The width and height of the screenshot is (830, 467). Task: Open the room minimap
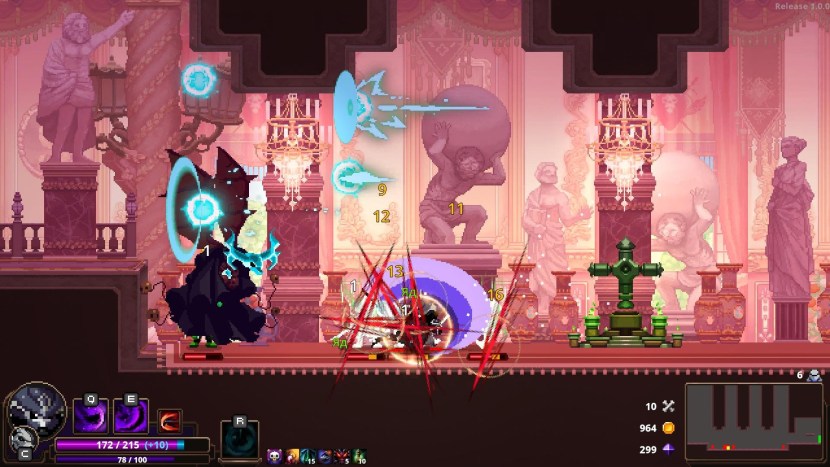pos(754,418)
